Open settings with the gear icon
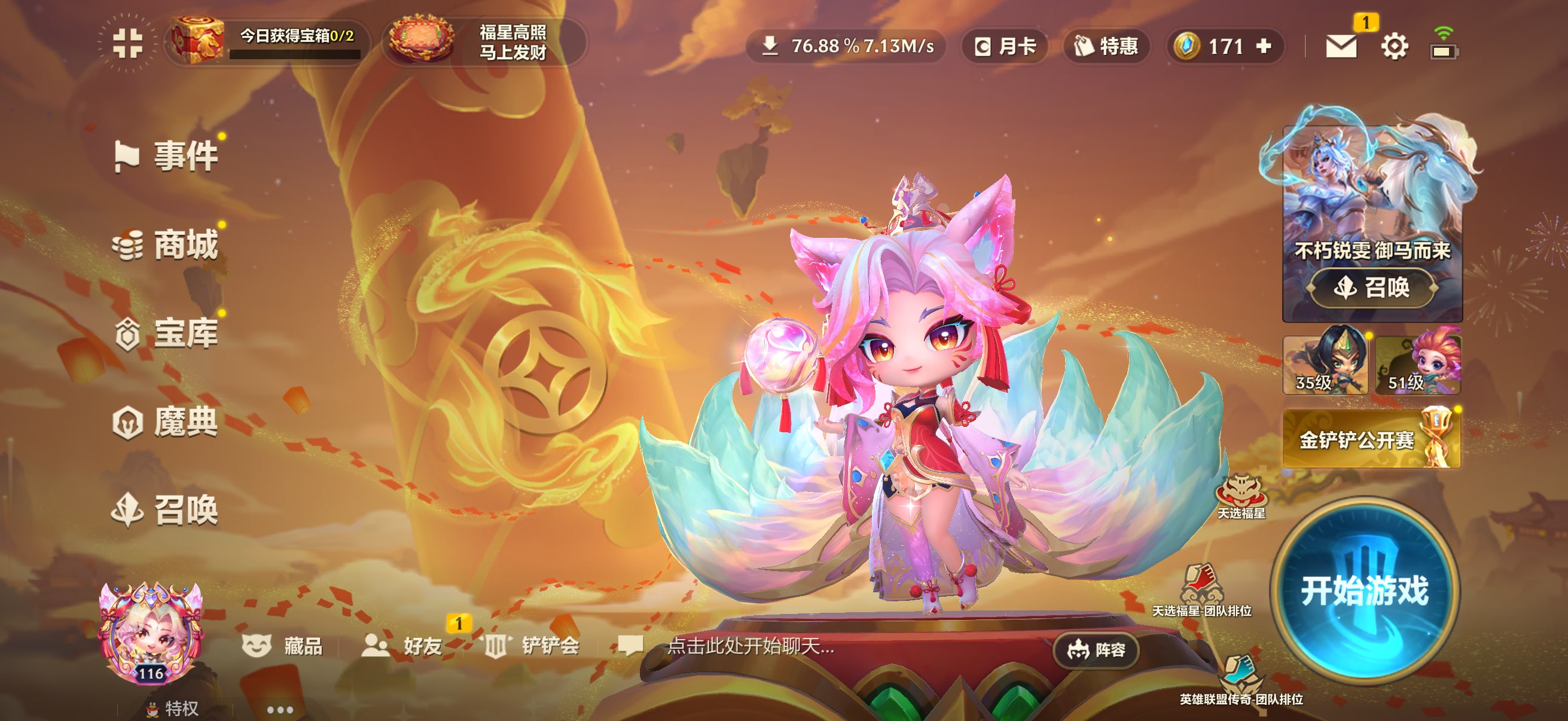This screenshot has width=1568, height=721. [x=1394, y=46]
